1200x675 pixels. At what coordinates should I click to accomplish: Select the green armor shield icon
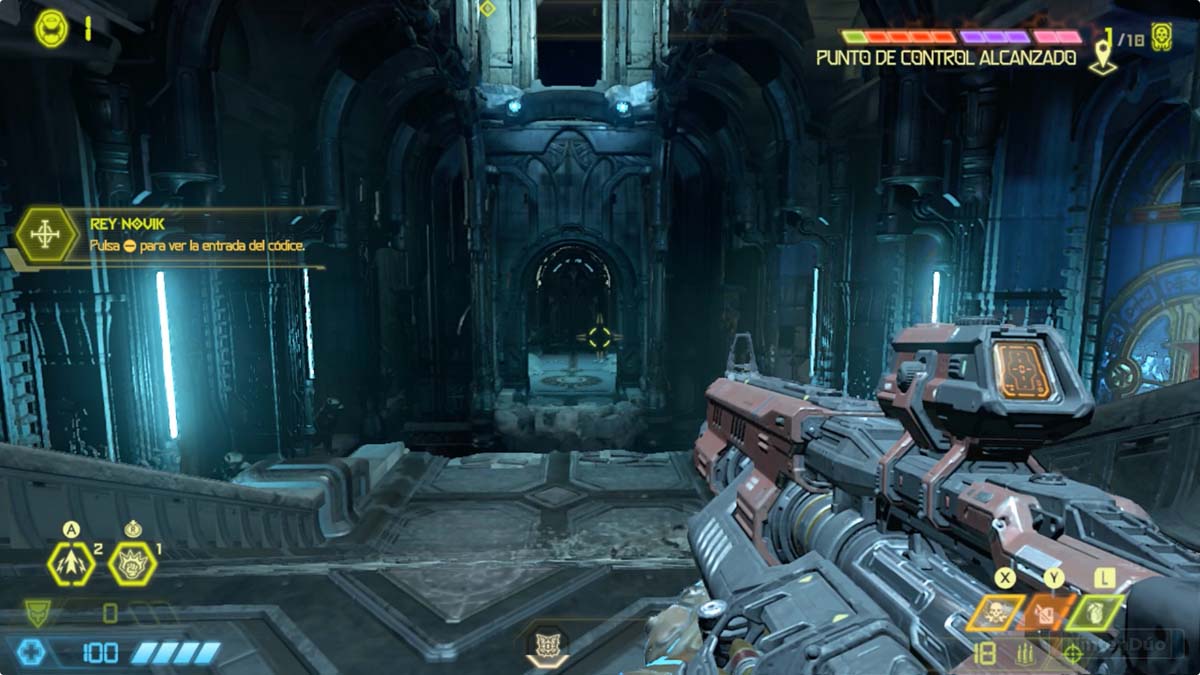coord(38,611)
